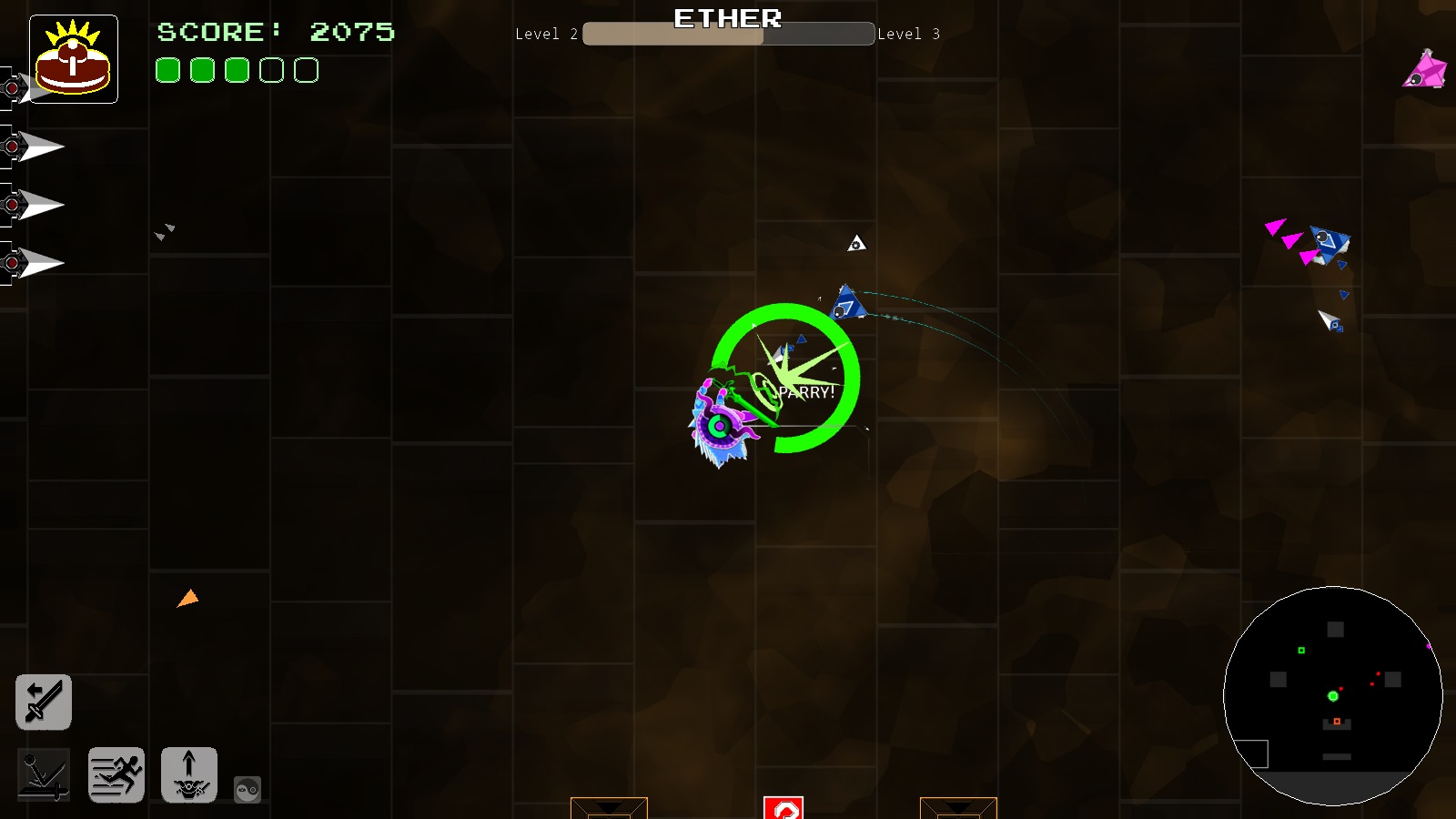Click the ETHER title text

(x=727, y=18)
